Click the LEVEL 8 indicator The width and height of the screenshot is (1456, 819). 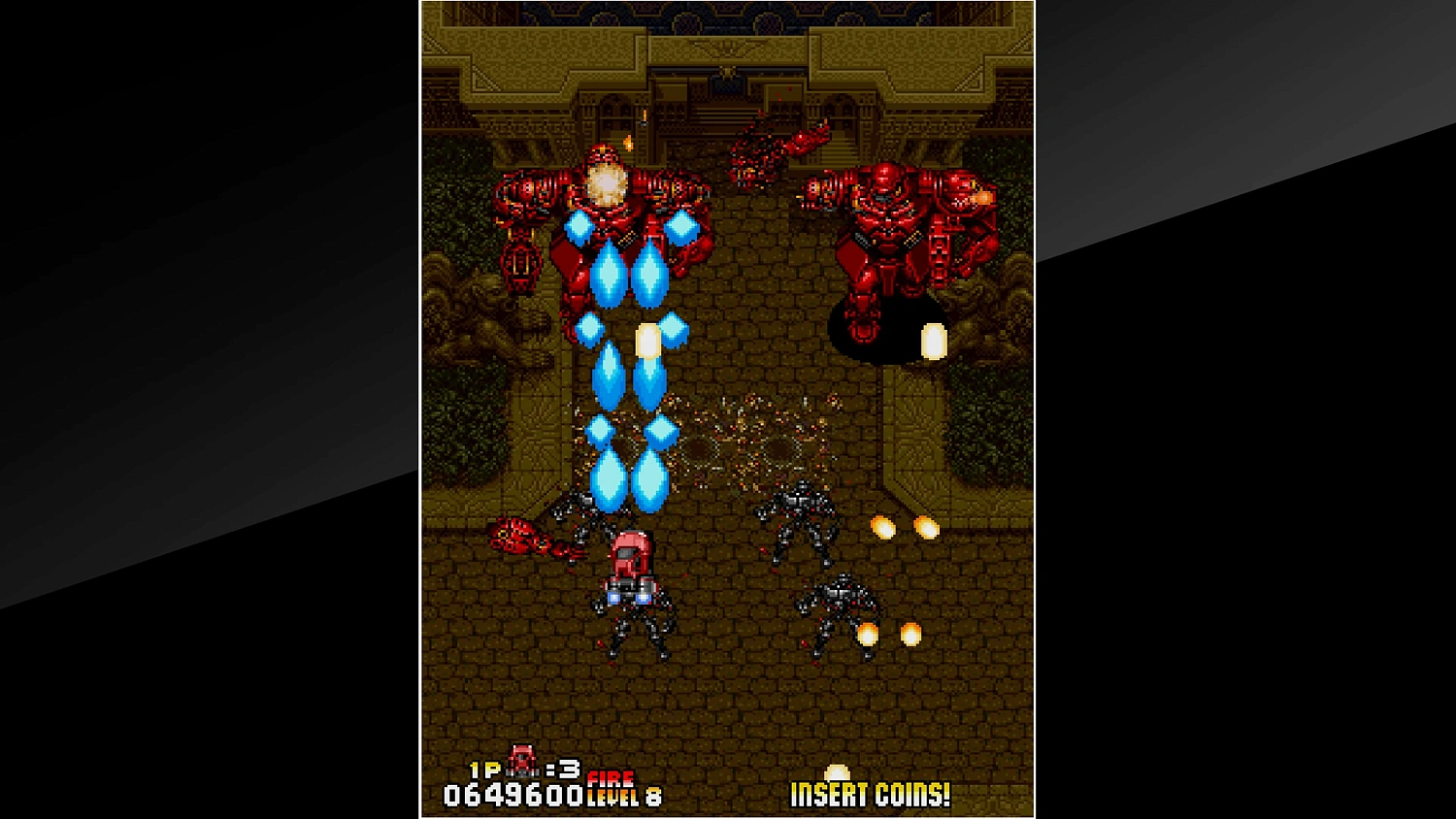pos(621,796)
